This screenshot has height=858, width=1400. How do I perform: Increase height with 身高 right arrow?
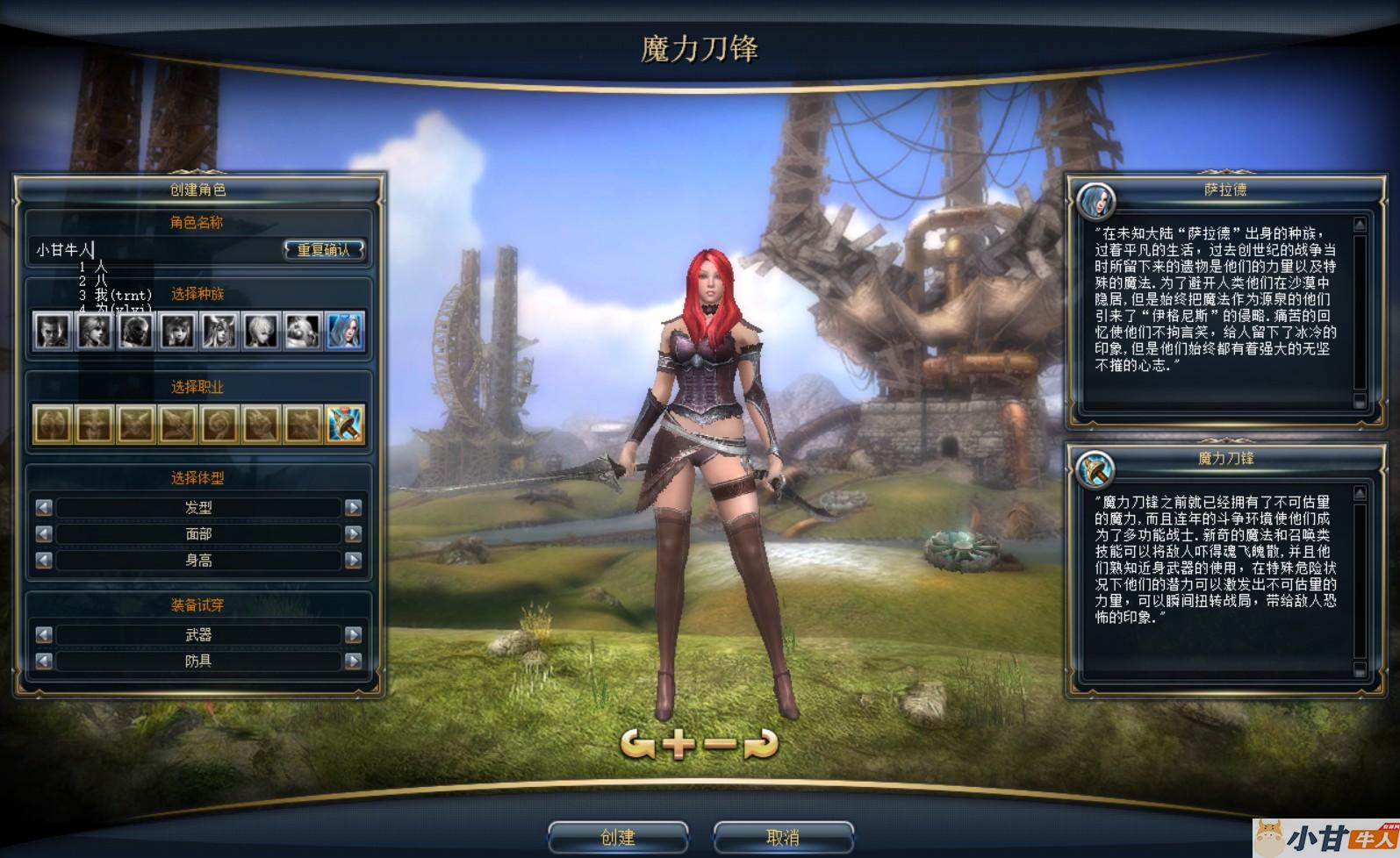click(354, 560)
